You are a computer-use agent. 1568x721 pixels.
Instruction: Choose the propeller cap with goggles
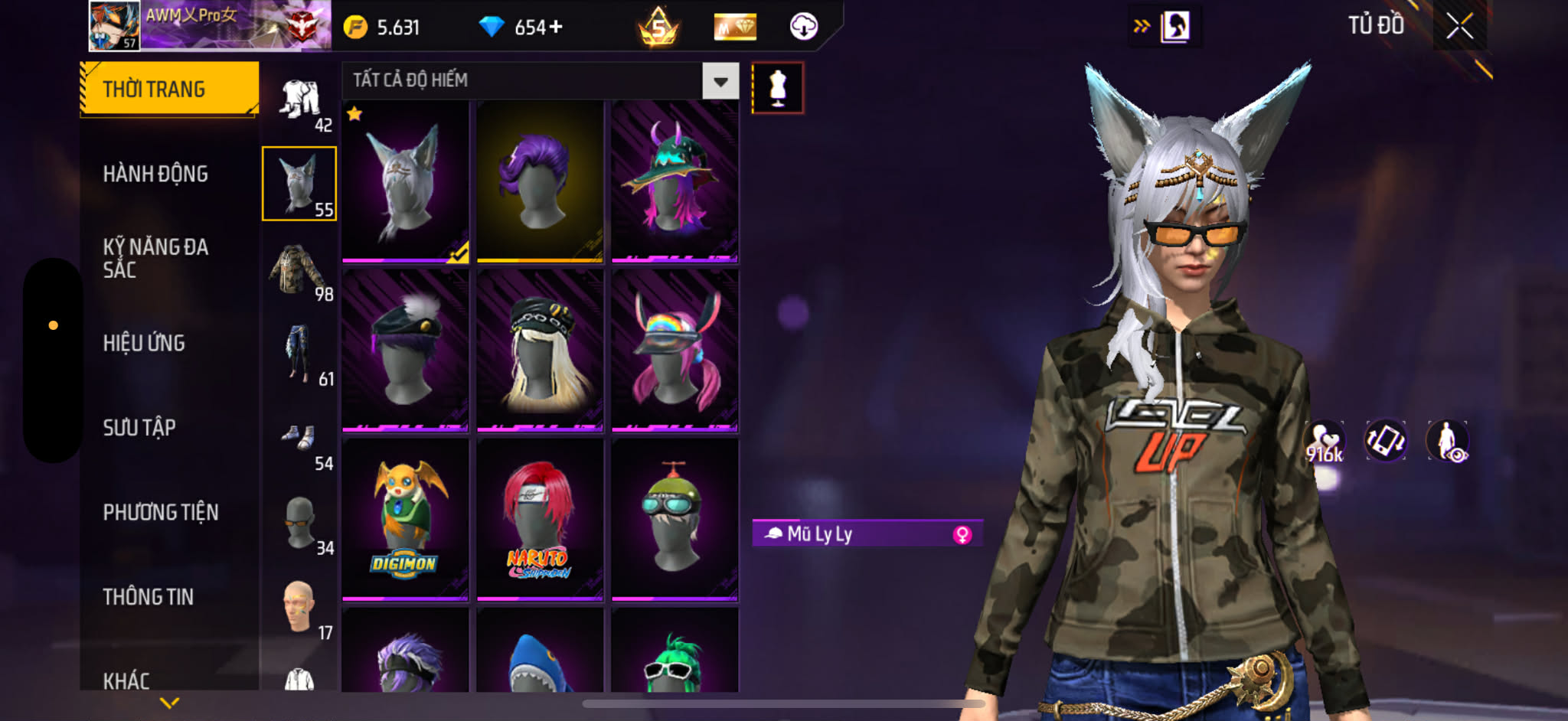(675, 518)
